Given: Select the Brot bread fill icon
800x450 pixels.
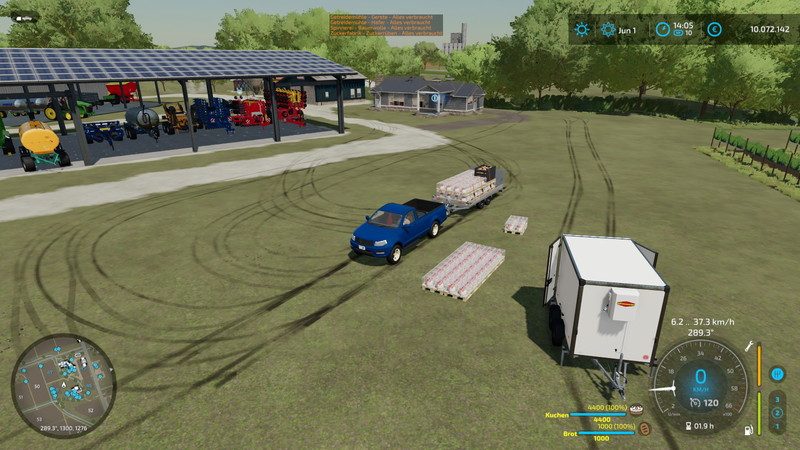Looking at the screenshot, I should tap(645, 428).
